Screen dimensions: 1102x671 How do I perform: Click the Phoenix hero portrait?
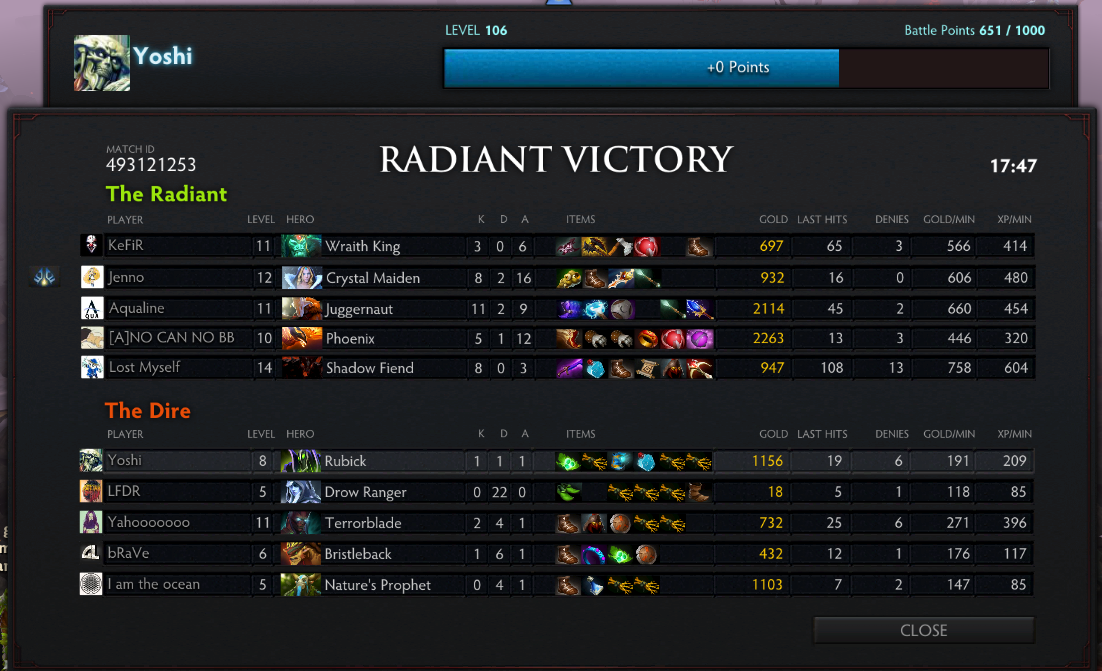click(301, 338)
